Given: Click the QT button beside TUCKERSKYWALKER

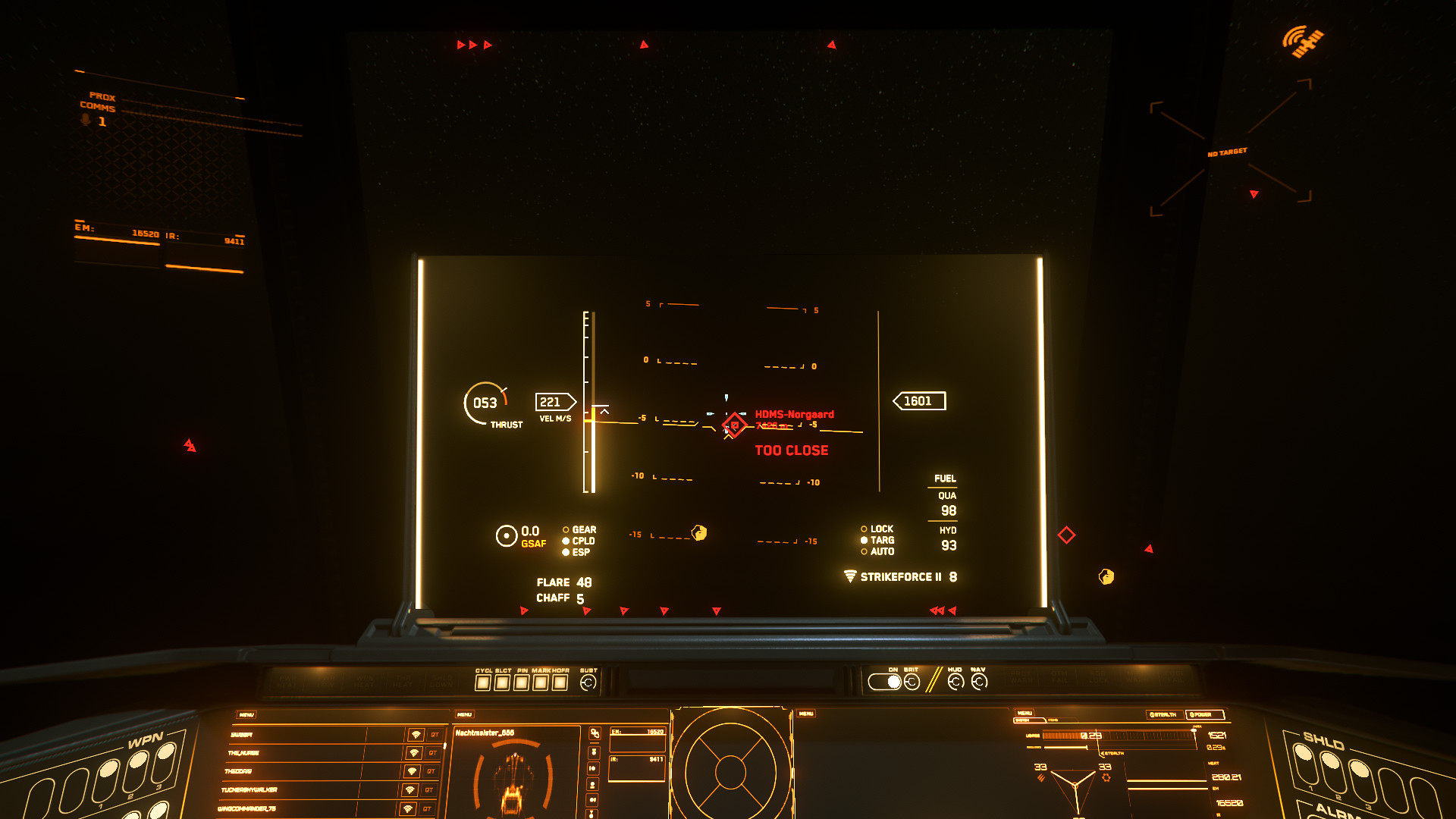Looking at the screenshot, I should (428, 790).
